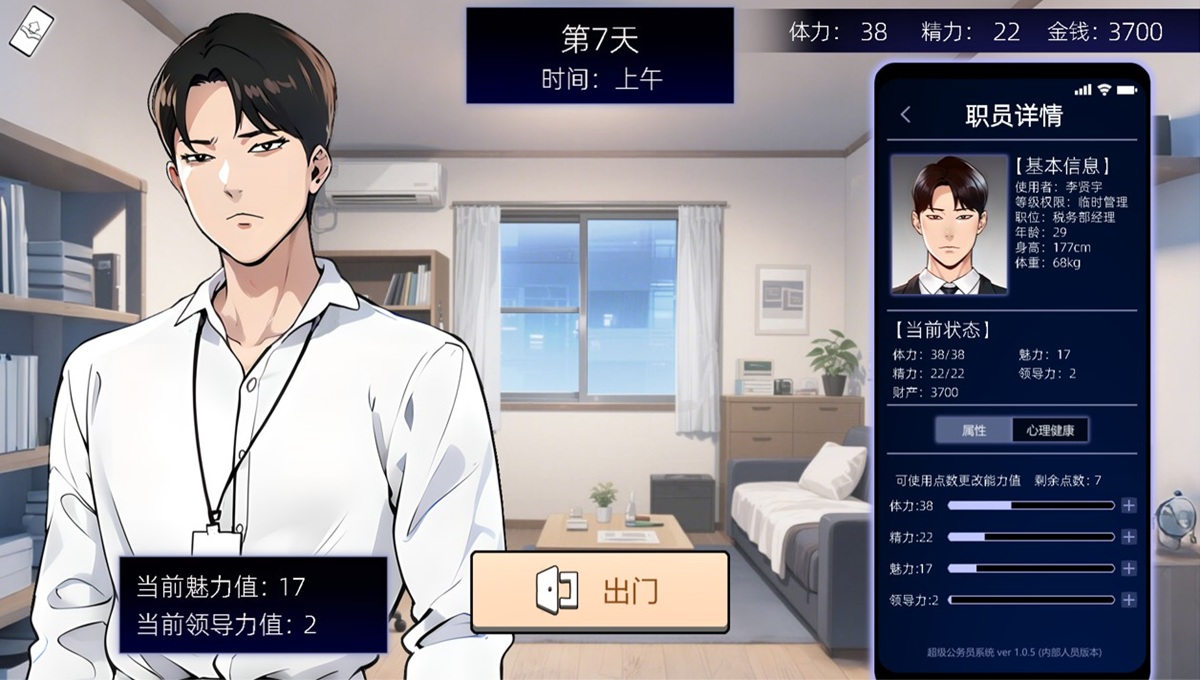The width and height of the screenshot is (1200, 680).
Task: Go back from the 职员详情 phone screen
Action: pos(906,115)
